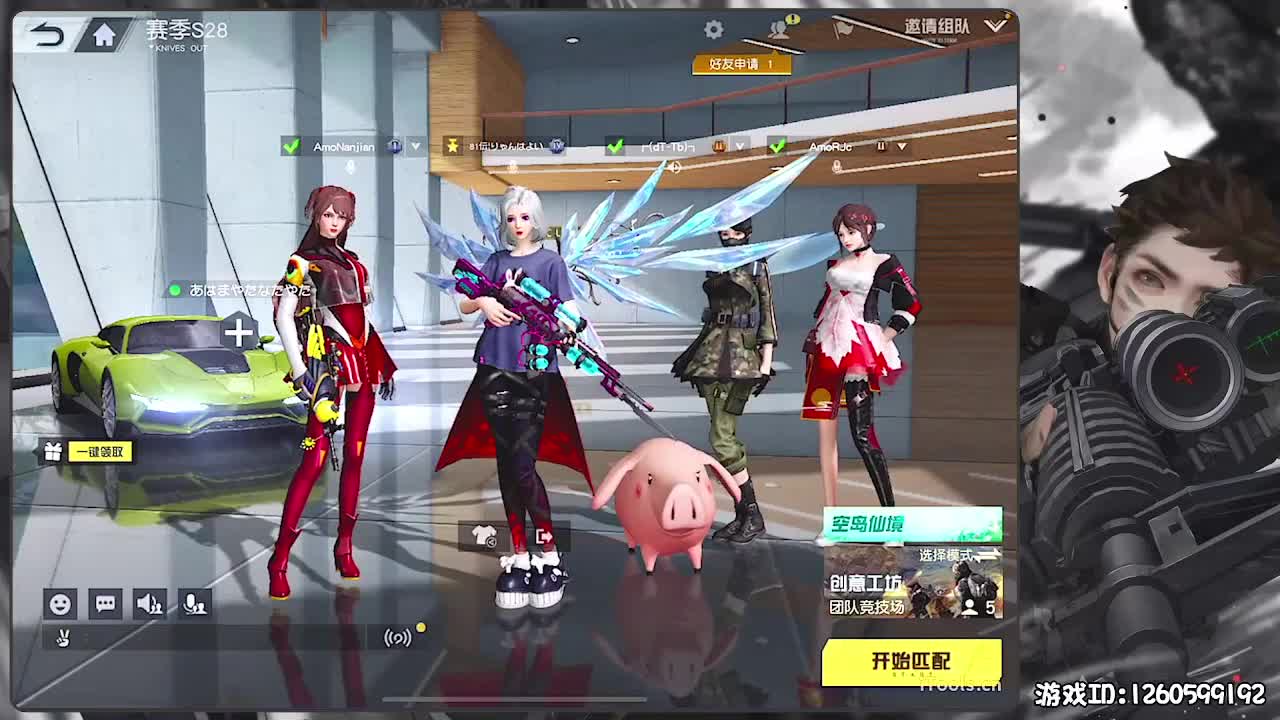Click the green ready checkmark beside AmoNanjian

290,146
